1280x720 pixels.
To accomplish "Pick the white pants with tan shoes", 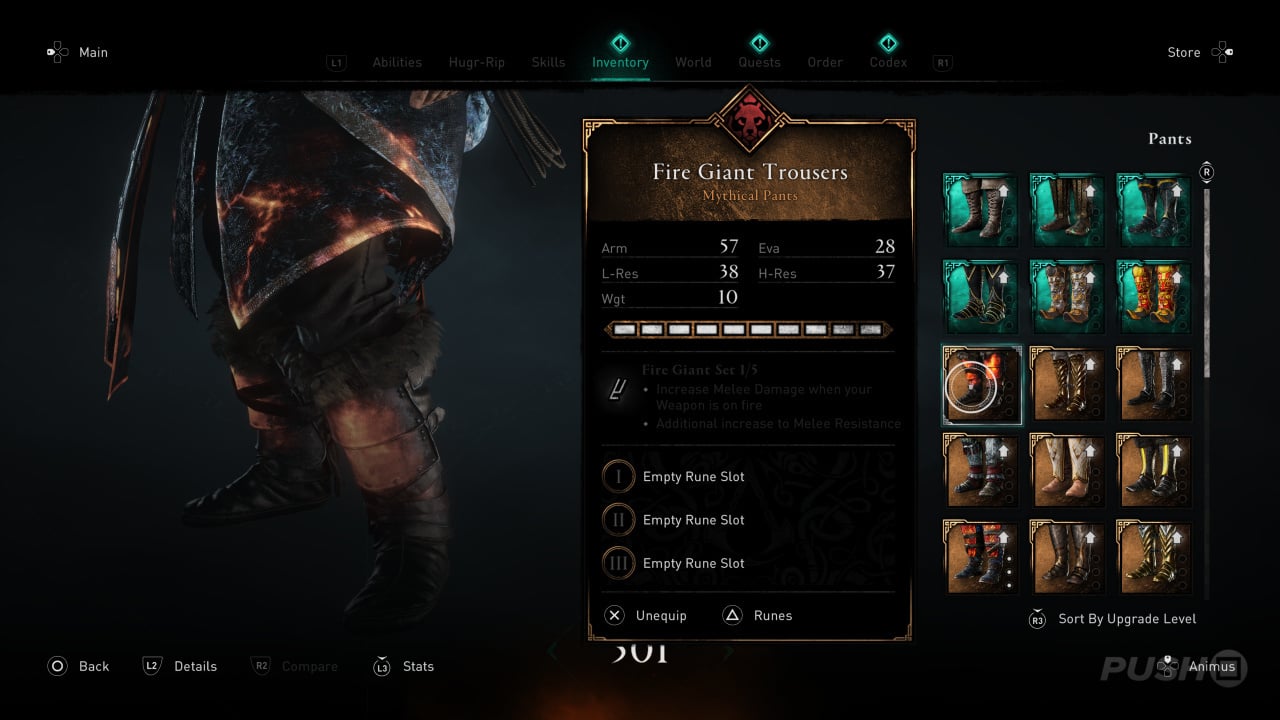I will [x=1068, y=470].
